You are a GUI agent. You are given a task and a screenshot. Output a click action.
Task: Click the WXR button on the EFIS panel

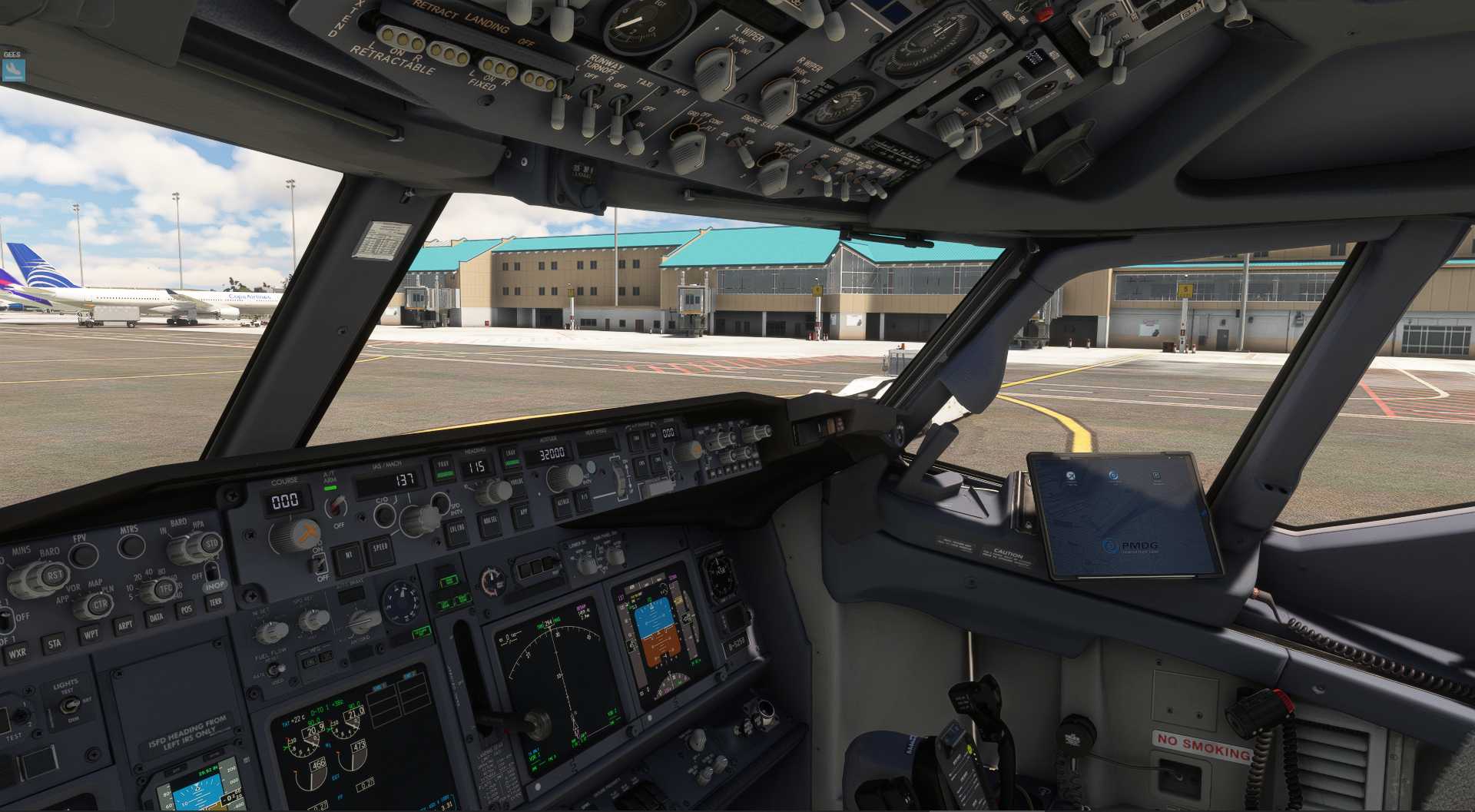[x=17, y=654]
